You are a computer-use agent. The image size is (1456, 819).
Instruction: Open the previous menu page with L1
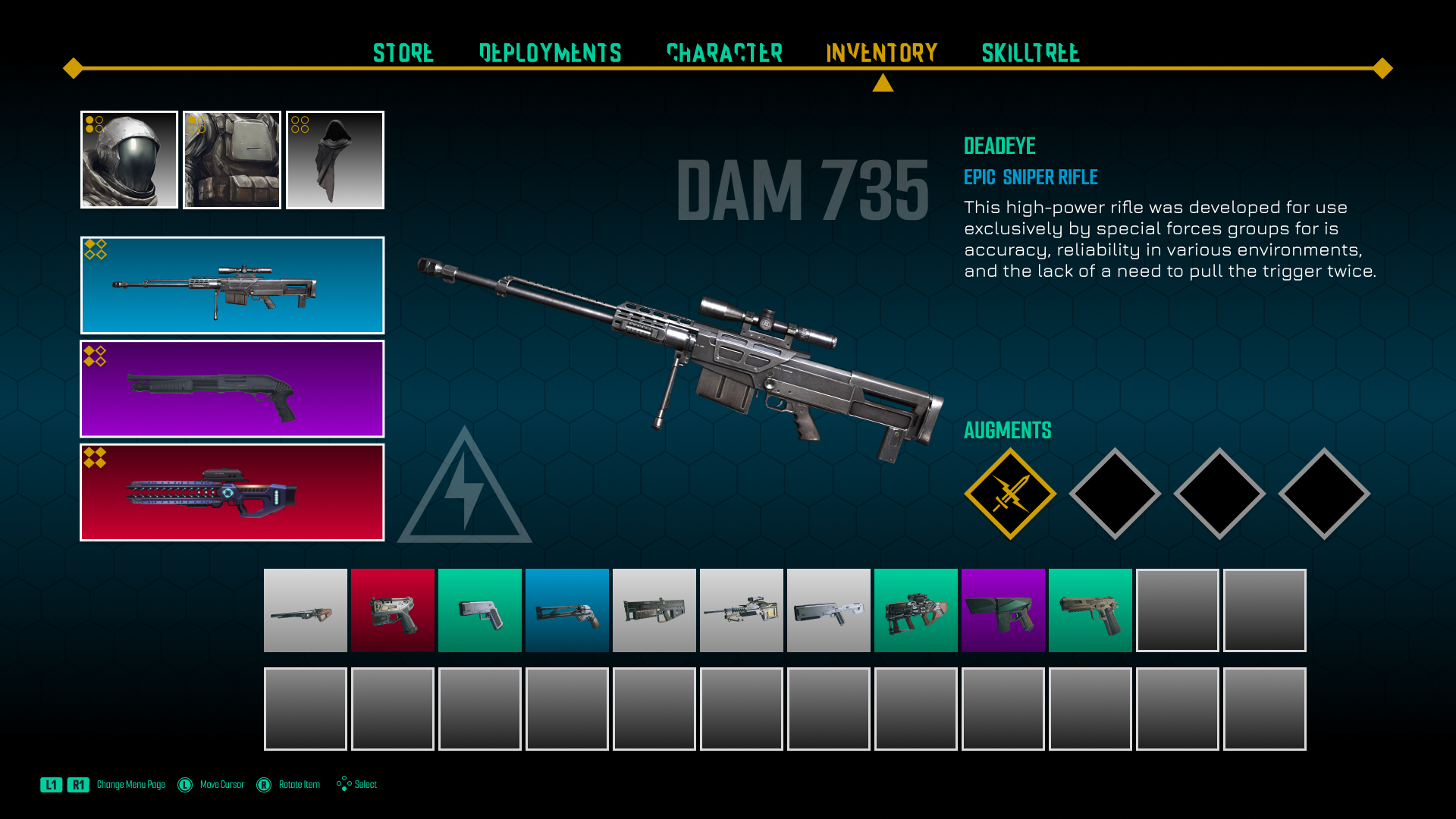pos(51,785)
